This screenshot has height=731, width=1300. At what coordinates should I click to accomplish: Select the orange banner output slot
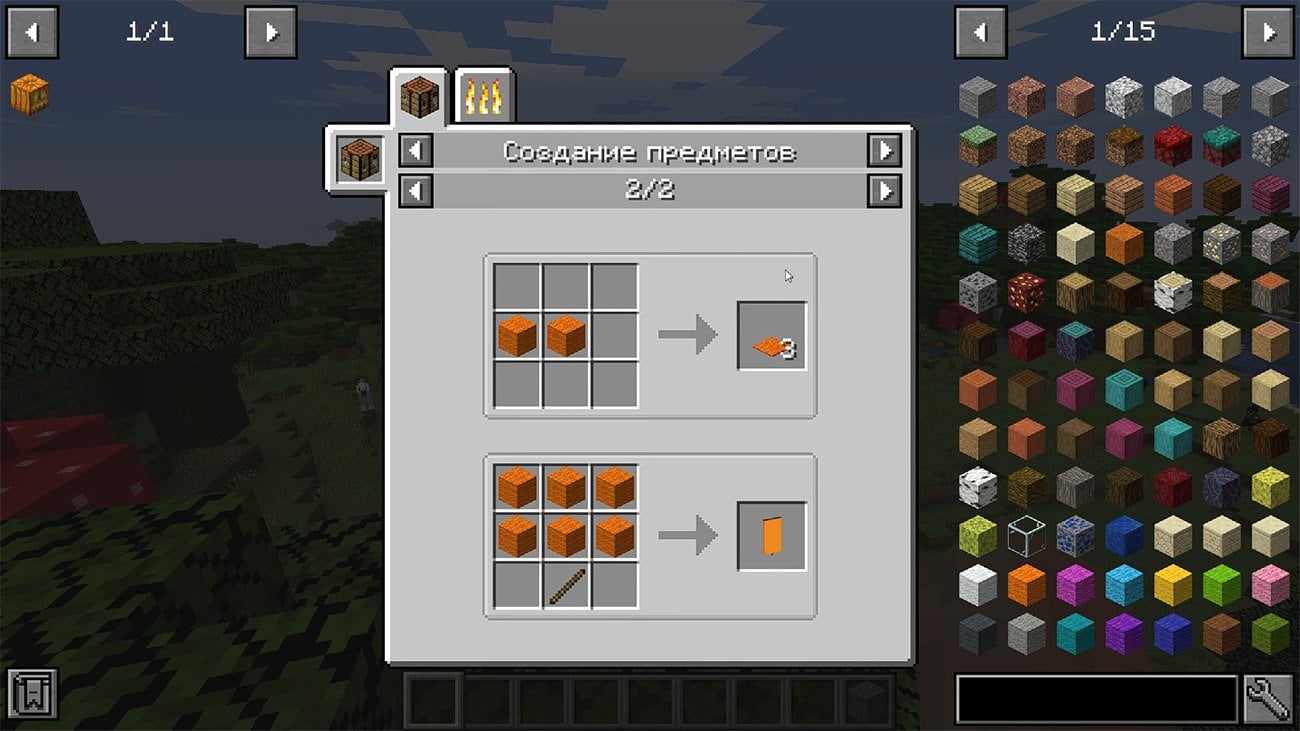click(x=771, y=536)
